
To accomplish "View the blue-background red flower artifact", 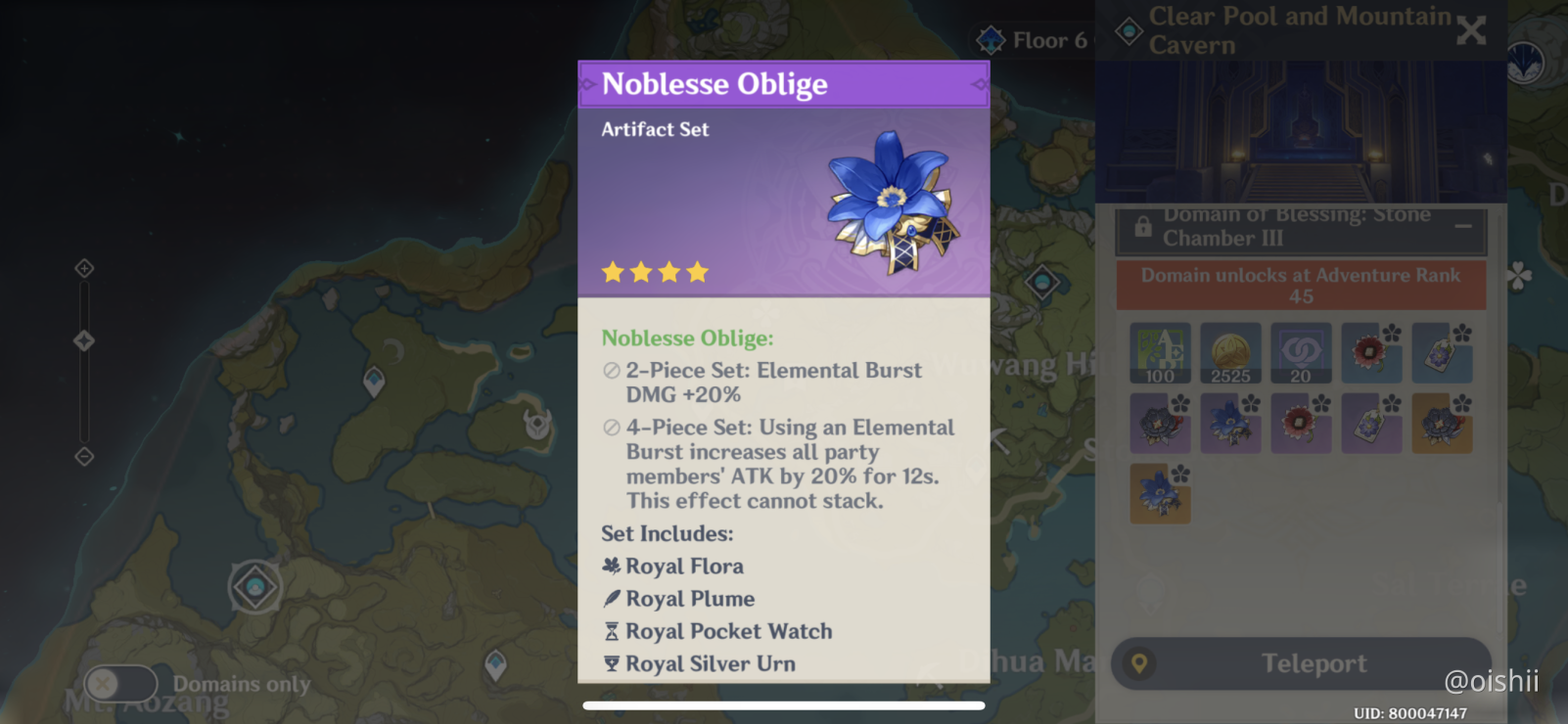I will 1371,353.
